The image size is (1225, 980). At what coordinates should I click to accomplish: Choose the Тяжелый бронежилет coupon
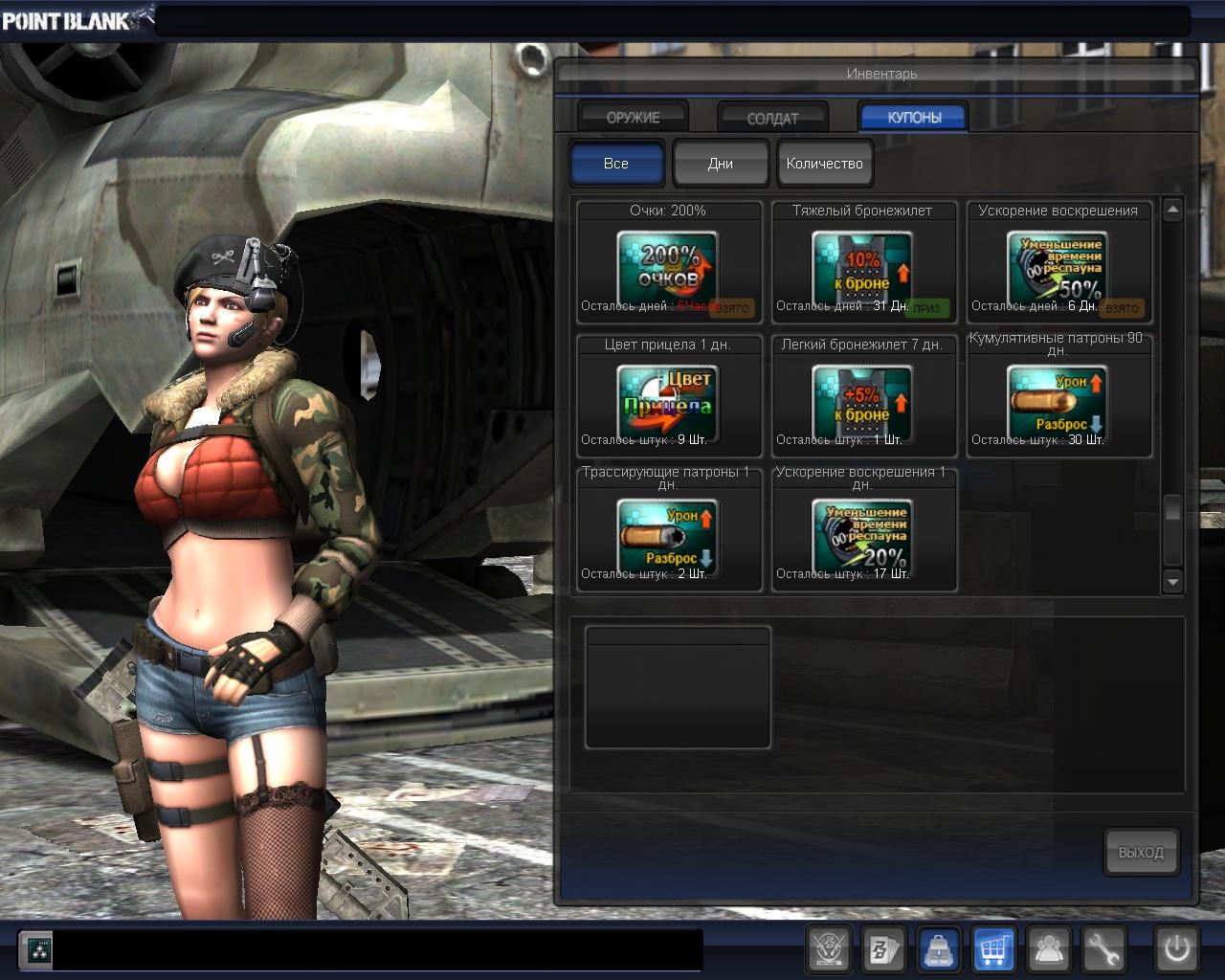point(863,263)
